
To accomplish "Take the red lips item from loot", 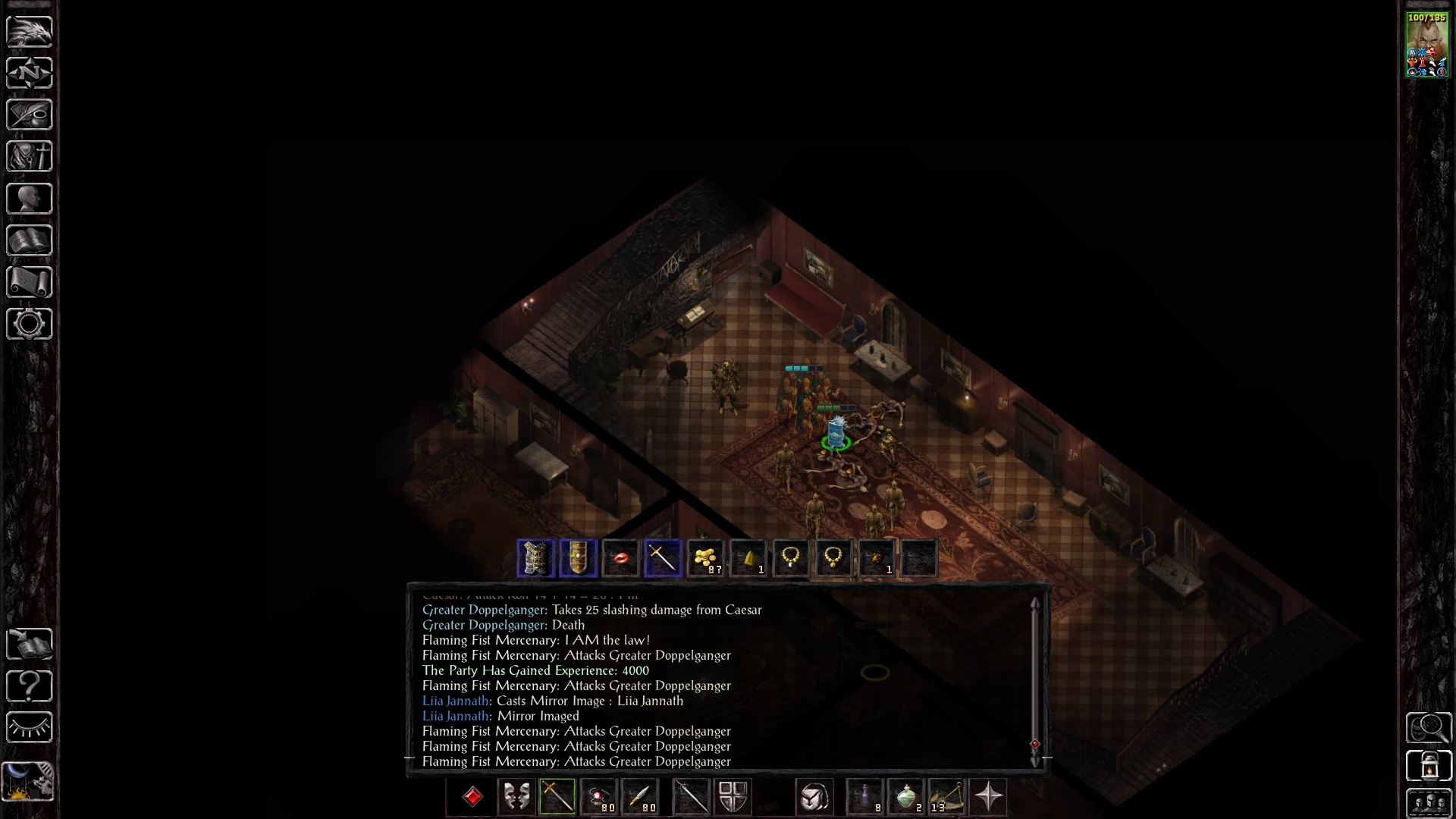I will pyautogui.click(x=620, y=559).
